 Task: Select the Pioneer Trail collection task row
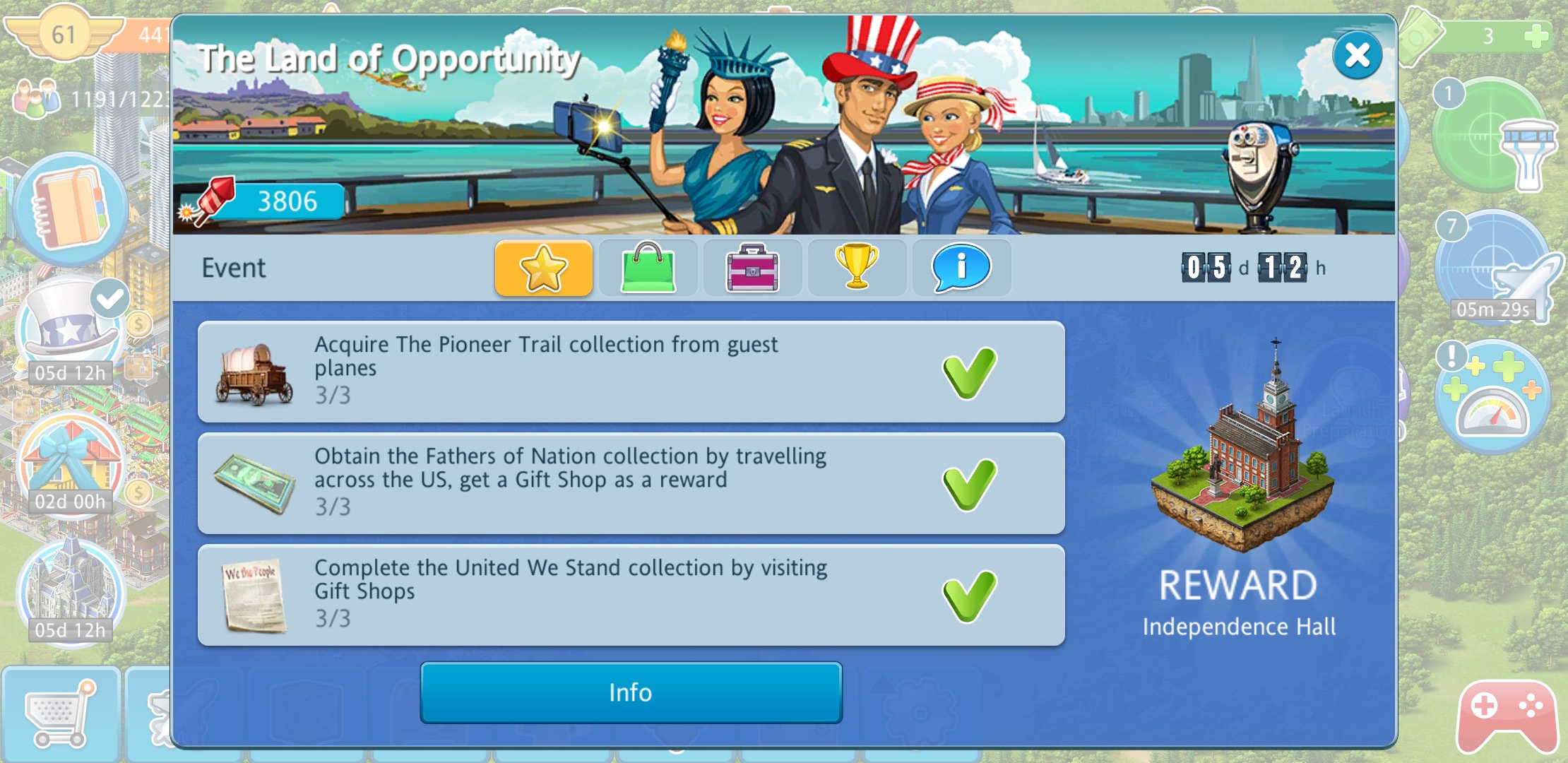coord(631,372)
